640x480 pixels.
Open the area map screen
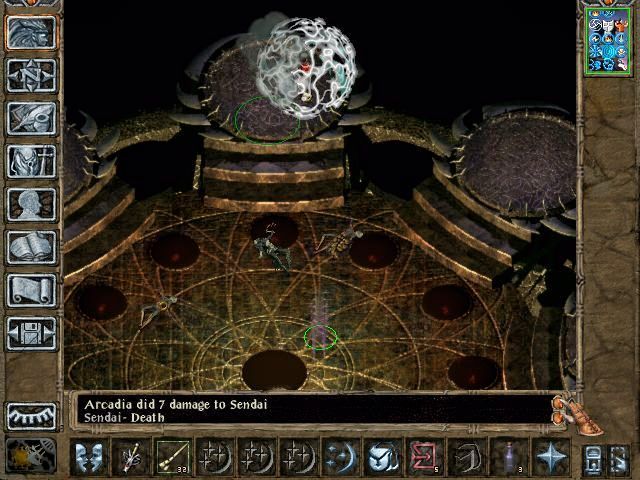31,74
